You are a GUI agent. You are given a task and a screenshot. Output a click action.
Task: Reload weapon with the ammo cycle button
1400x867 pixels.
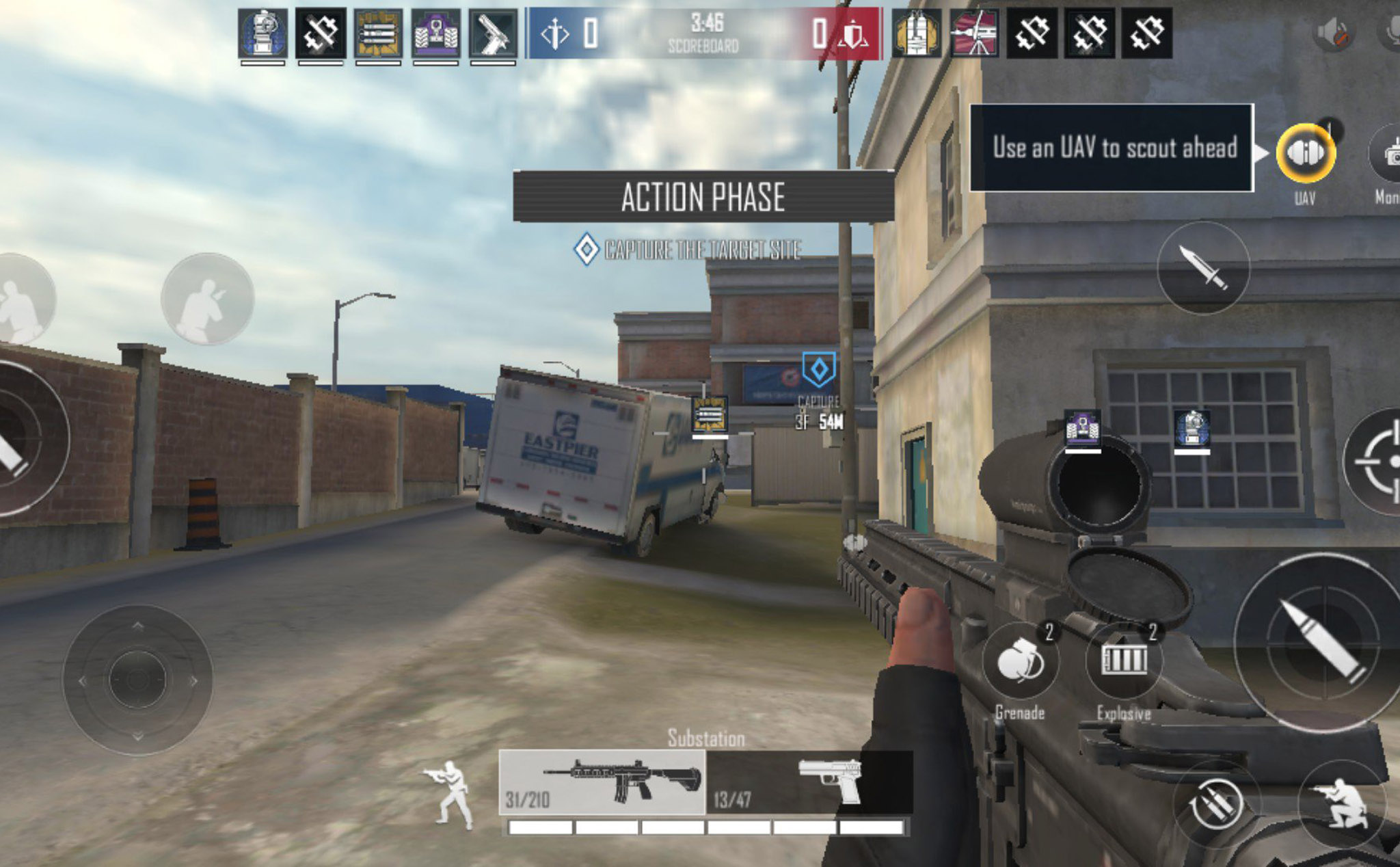[x=1215, y=805]
